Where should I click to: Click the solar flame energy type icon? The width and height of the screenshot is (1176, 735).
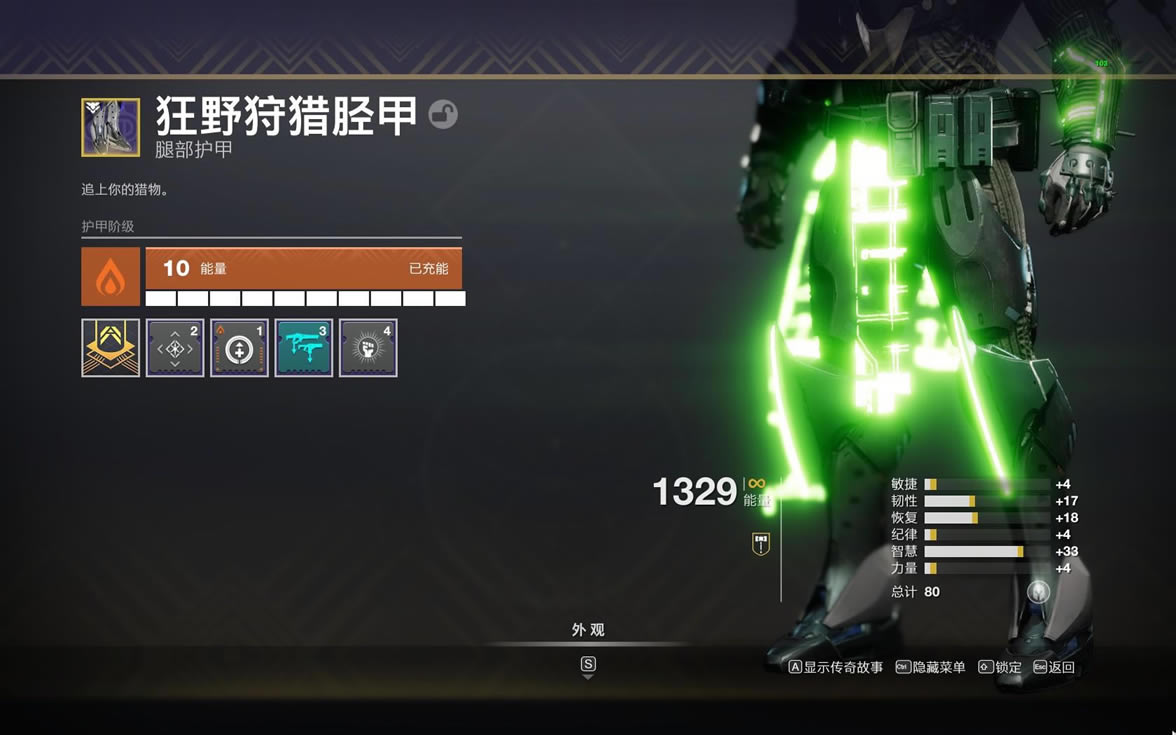coord(111,277)
